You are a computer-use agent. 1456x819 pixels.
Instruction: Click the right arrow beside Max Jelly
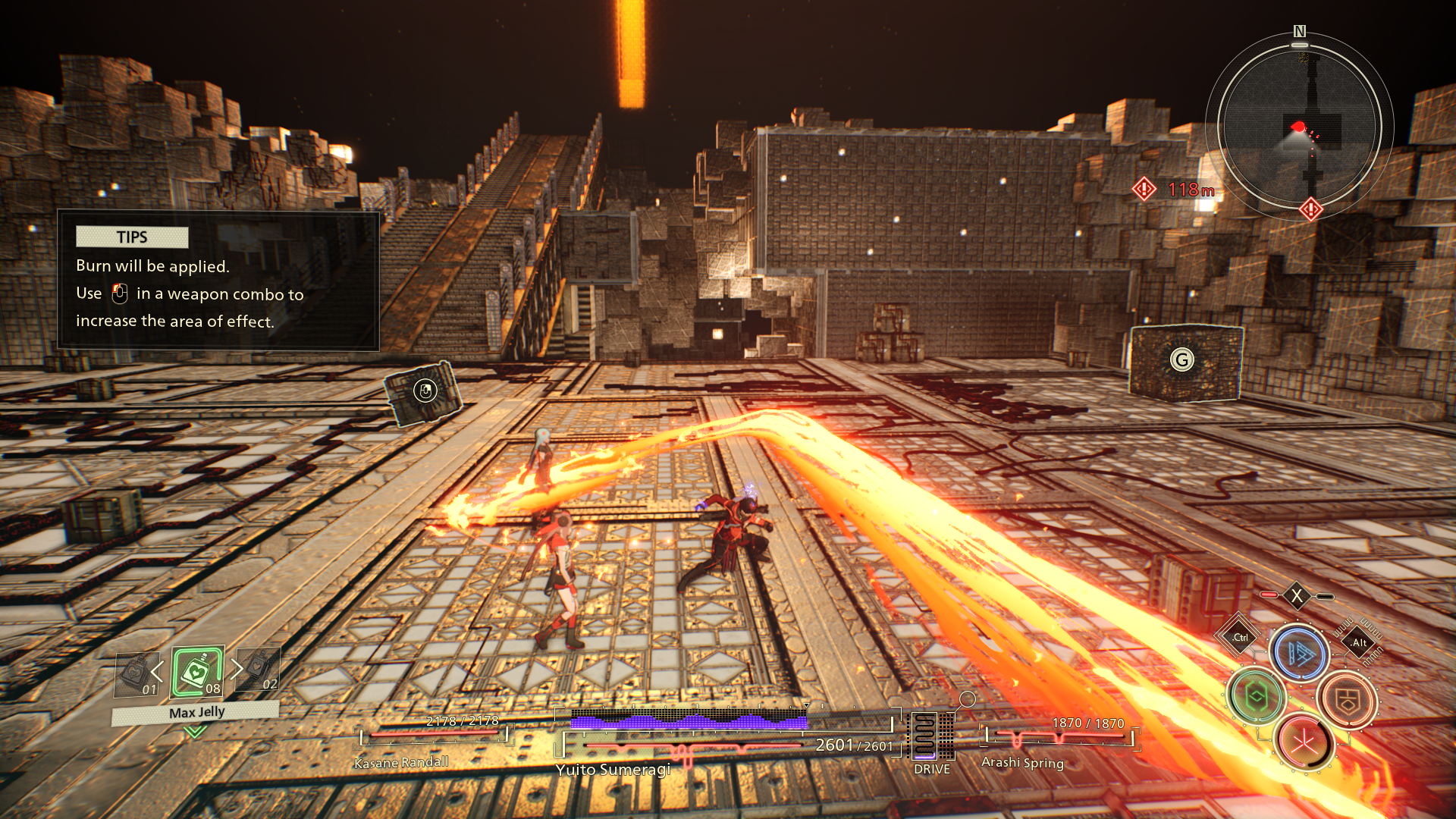click(237, 668)
